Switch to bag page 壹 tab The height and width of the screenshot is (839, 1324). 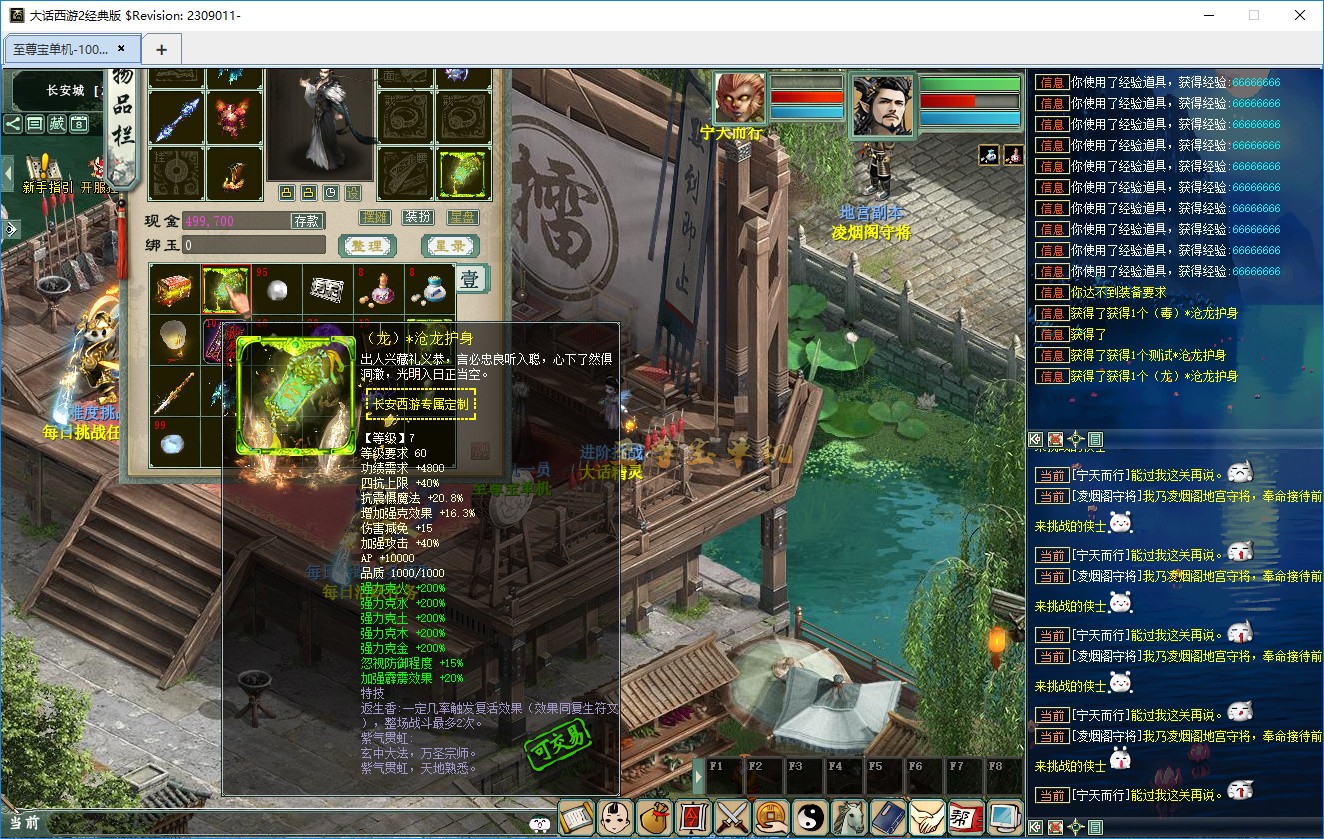click(x=472, y=279)
